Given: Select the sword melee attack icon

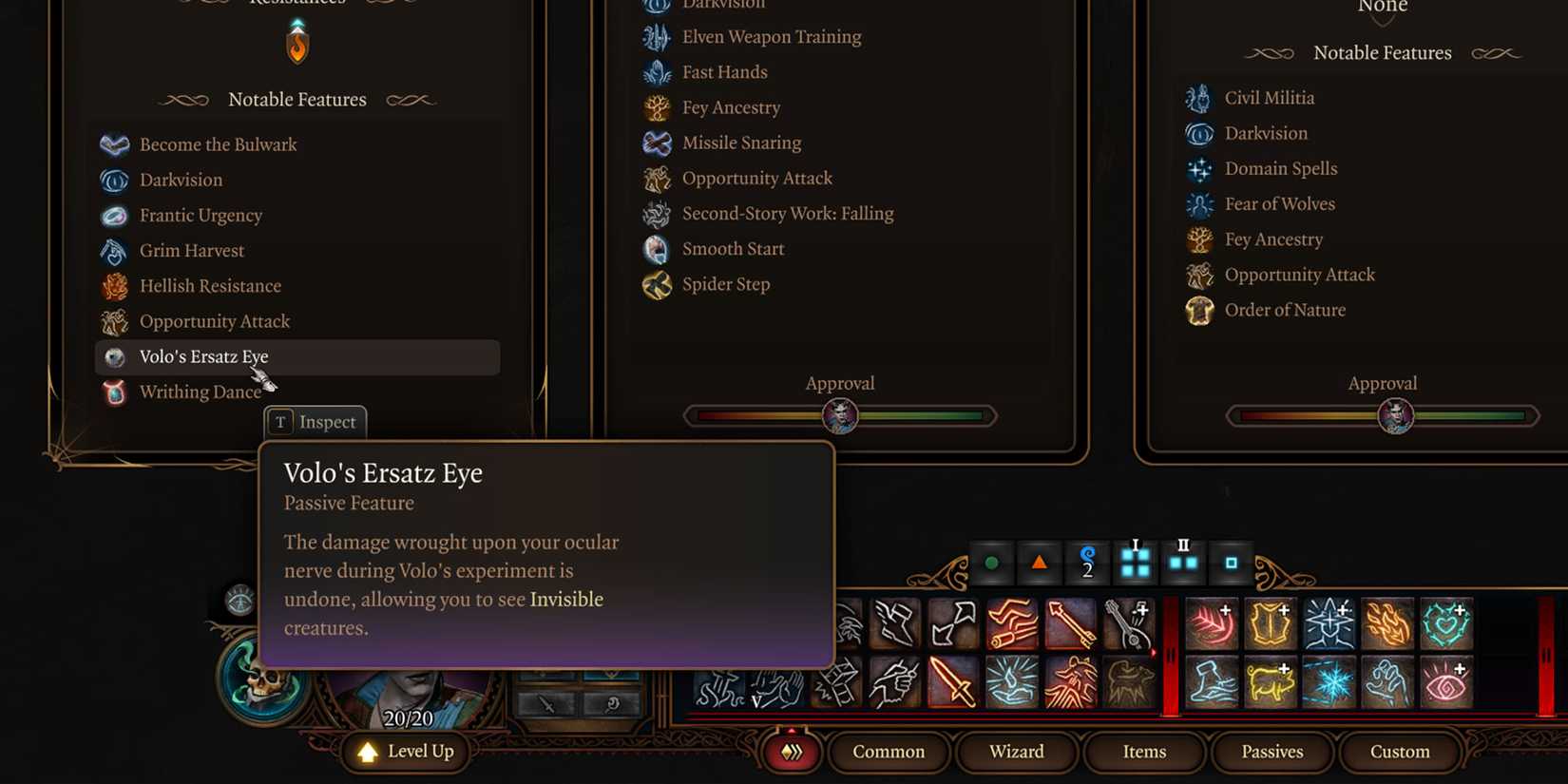Looking at the screenshot, I should pyautogui.click(x=952, y=682).
